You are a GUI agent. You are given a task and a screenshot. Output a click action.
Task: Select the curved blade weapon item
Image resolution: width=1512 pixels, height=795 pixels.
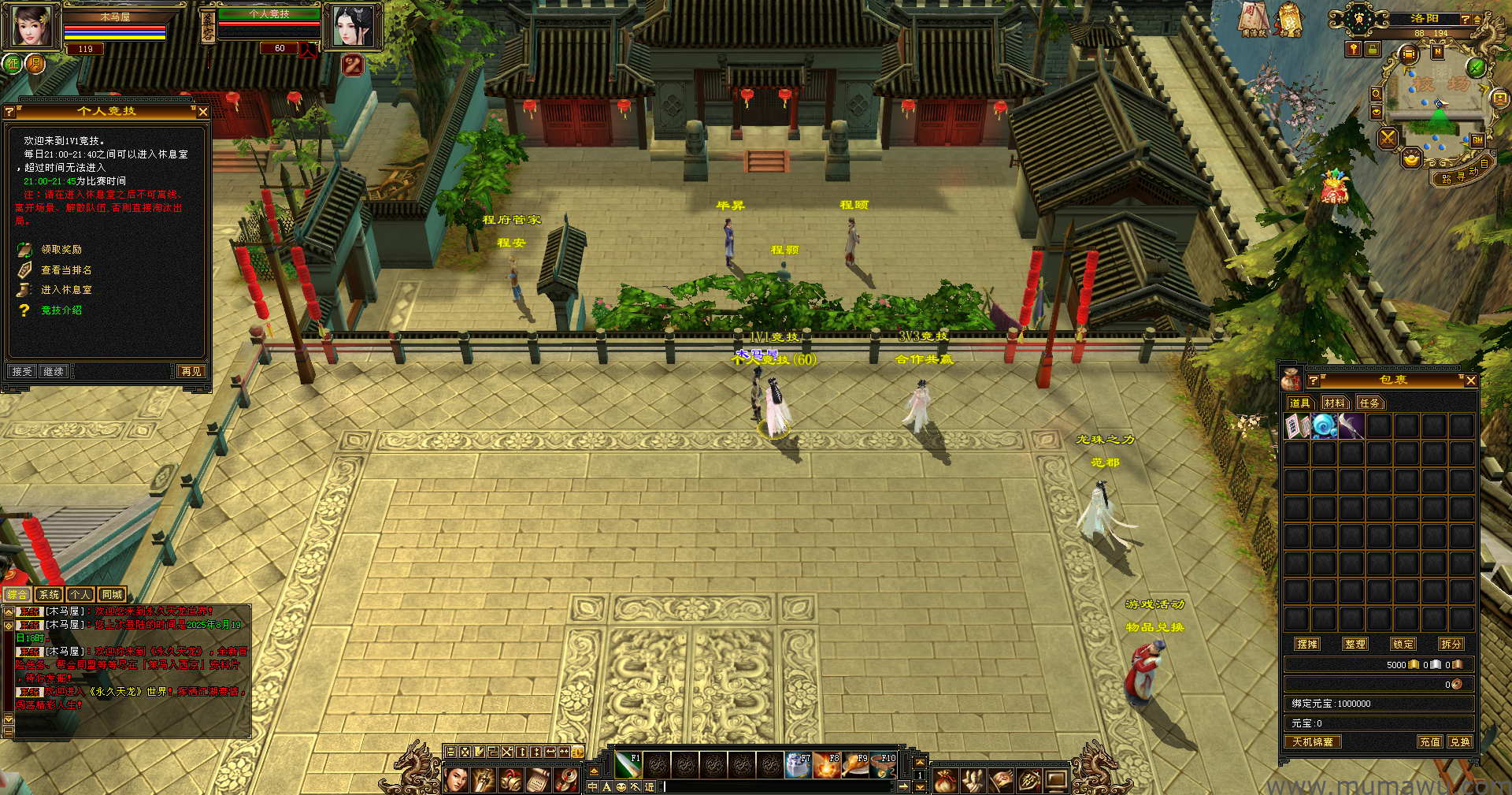pos(1351,426)
